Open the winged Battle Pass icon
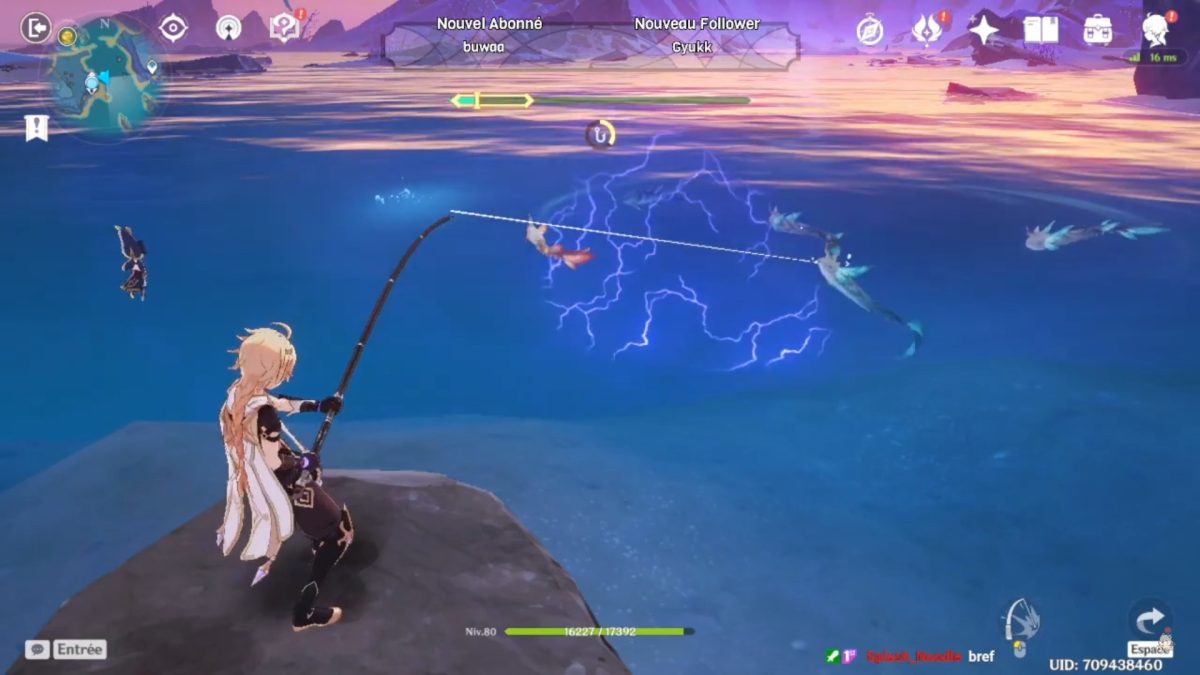 point(928,30)
